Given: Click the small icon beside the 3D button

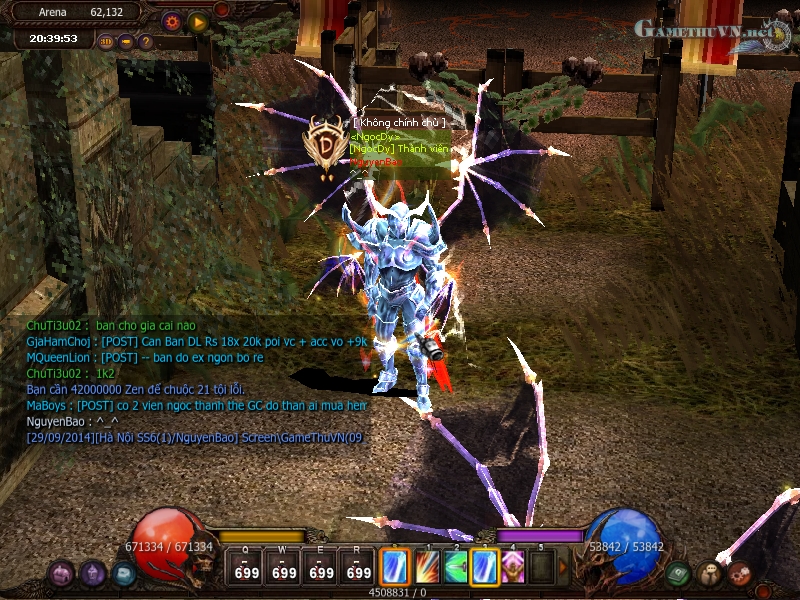Looking at the screenshot, I should click(126, 42).
